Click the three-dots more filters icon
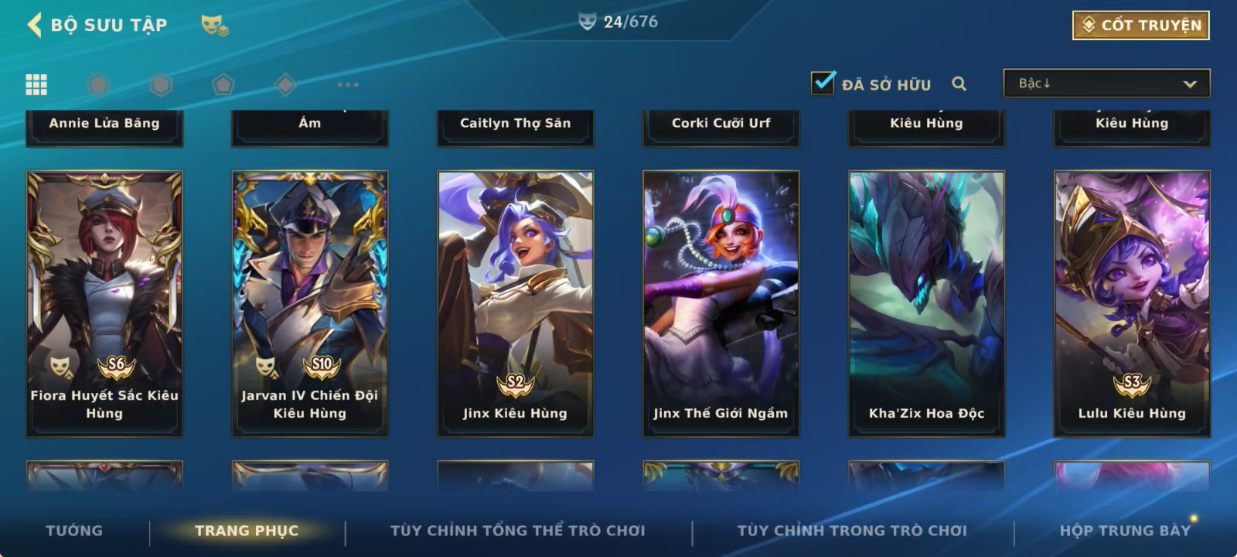 click(x=347, y=85)
